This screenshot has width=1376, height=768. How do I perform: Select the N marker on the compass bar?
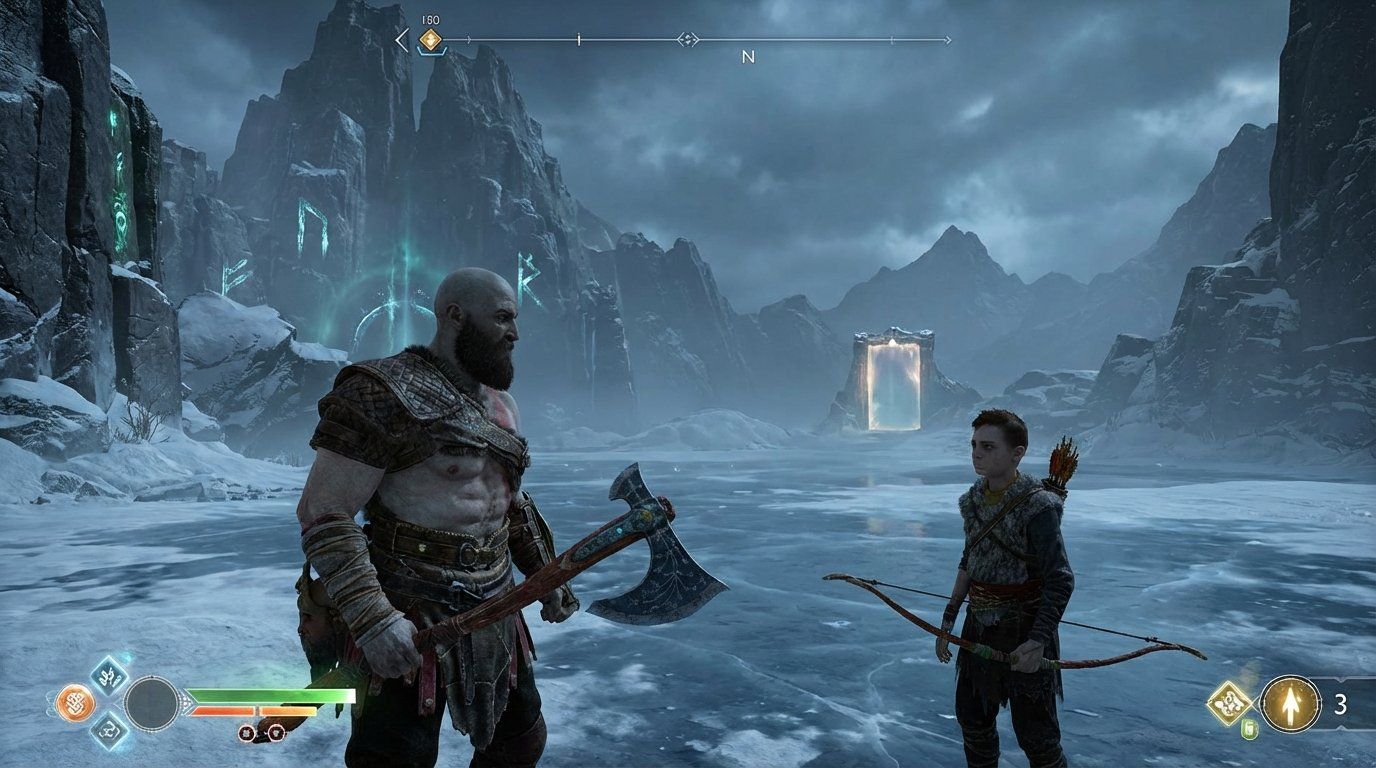748,56
